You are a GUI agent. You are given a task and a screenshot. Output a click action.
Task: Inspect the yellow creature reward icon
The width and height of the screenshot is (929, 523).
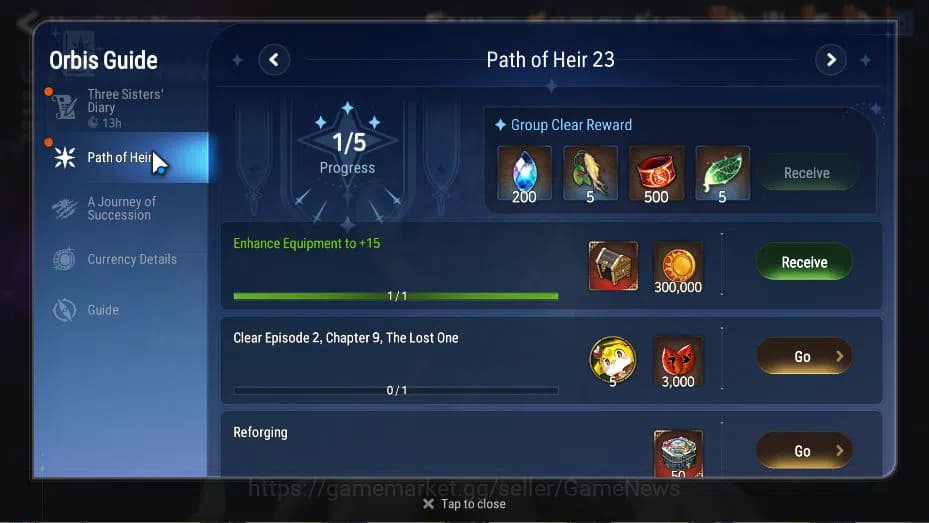pyautogui.click(x=613, y=360)
